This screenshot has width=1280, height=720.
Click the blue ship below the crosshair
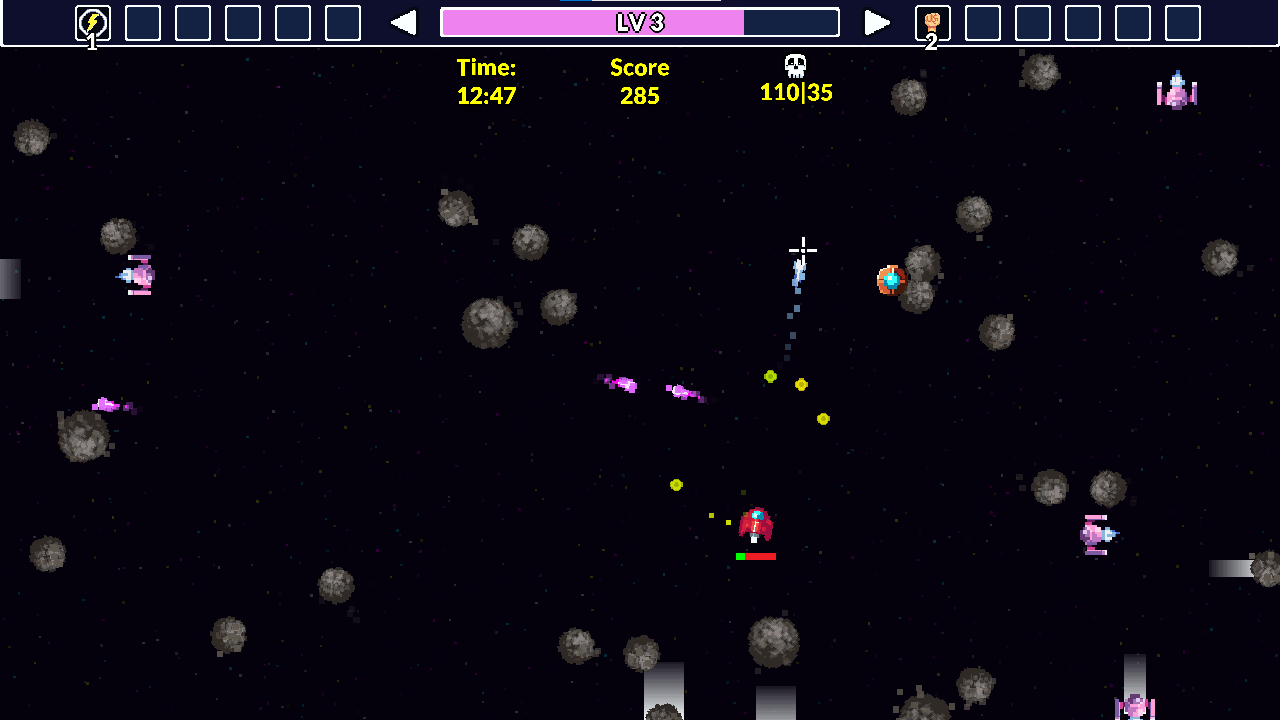tap(797, 268)
